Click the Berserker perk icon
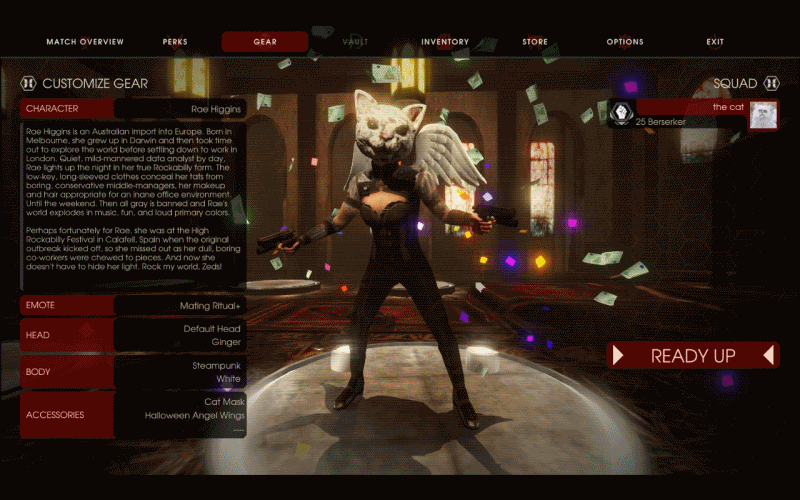The image size is (800, 500). click(x=621, y=114)
